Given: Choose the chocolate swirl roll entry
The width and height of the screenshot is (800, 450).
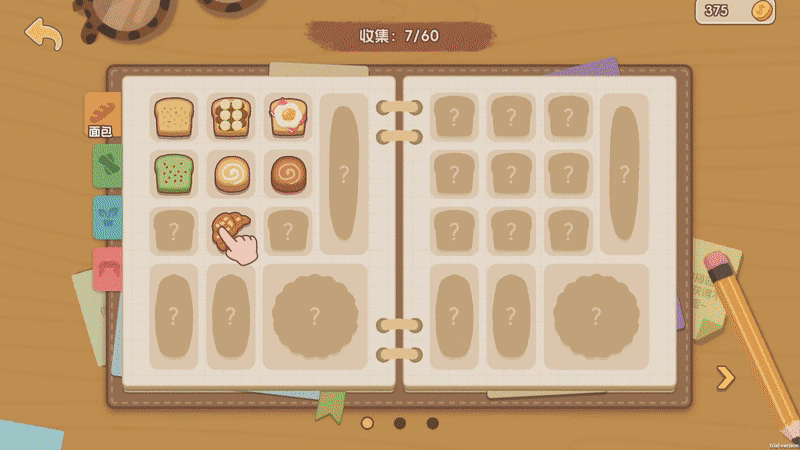Looking at the screenshot, I should (x=288, y=174).
